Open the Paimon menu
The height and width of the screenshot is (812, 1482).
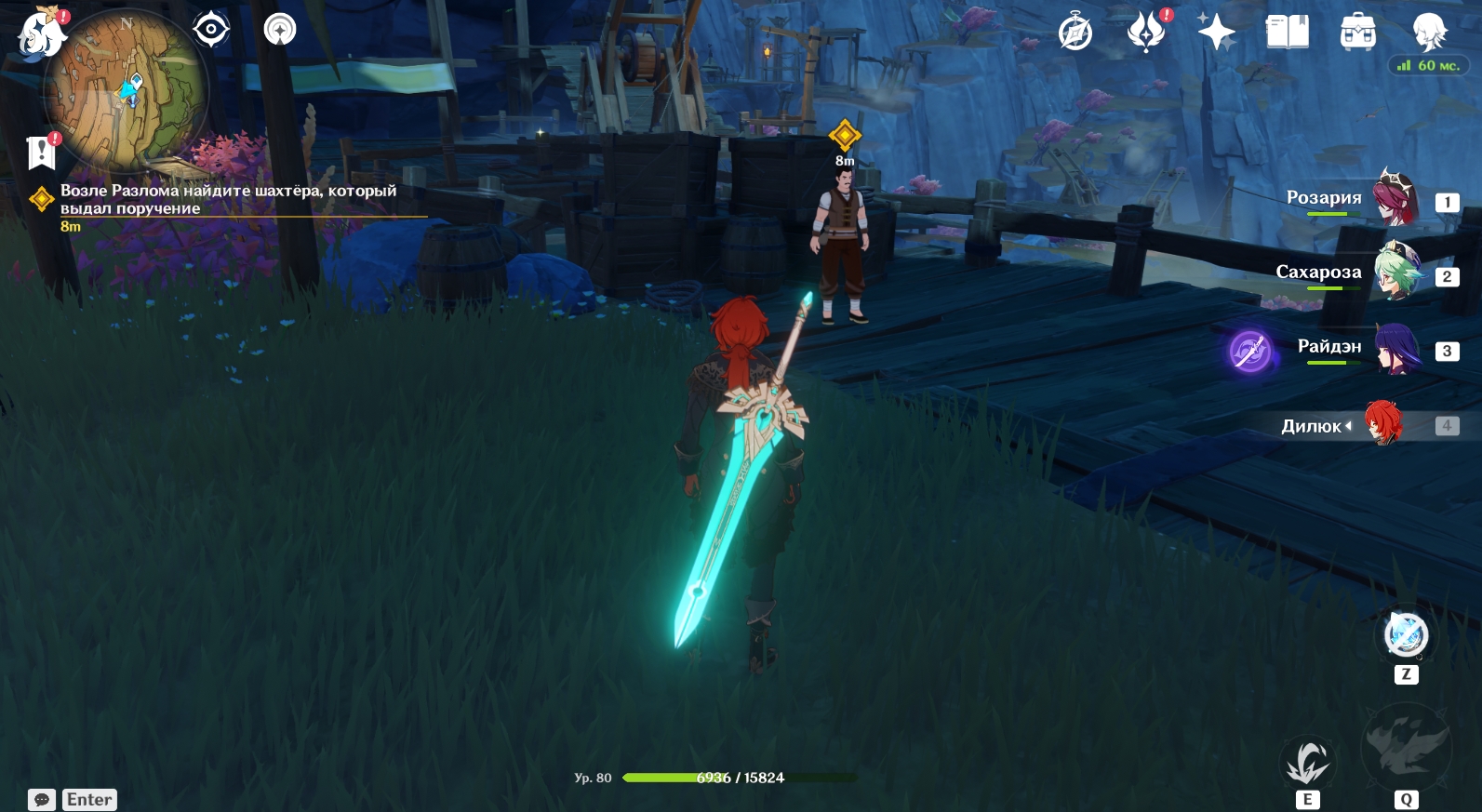[x=40, y=33]
